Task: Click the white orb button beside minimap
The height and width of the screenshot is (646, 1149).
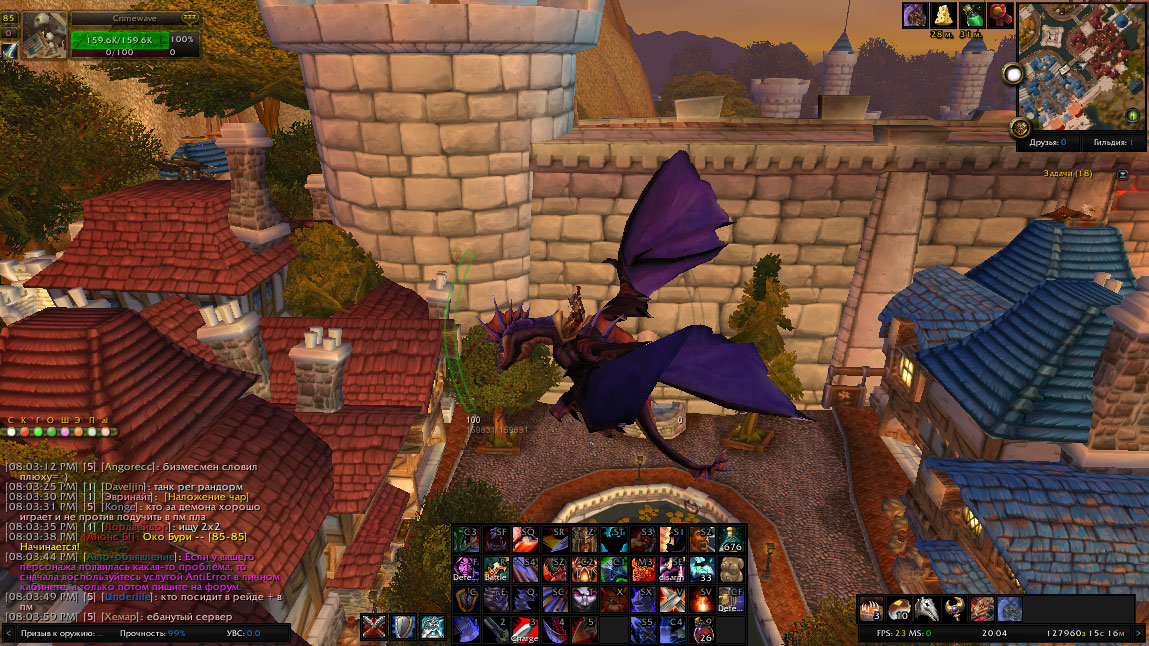Action: tap(1014, 74)
